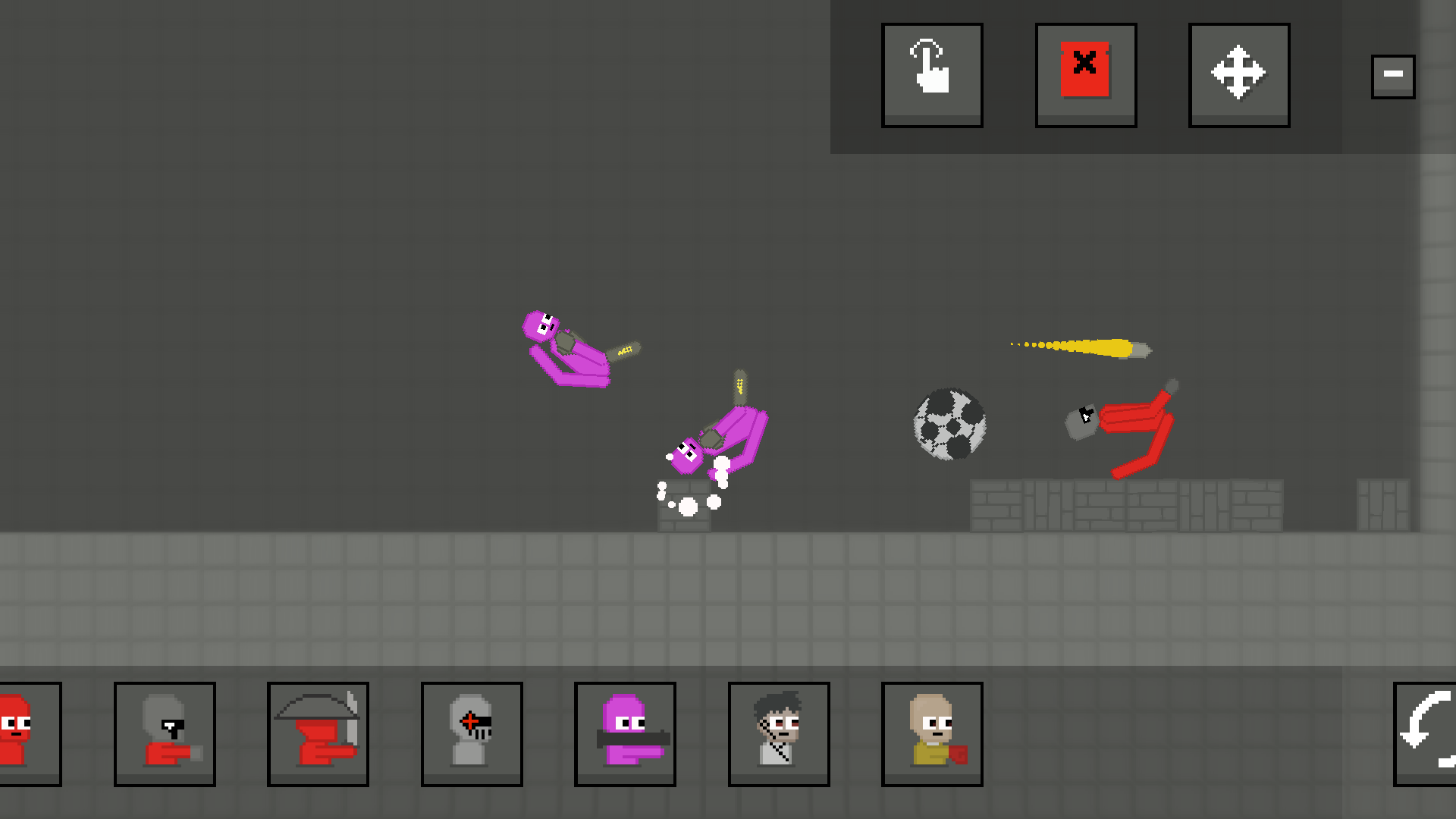Viewport: 1456px width, 819px height.
Task: Select the tap interact tool
Action: point(932,74)
